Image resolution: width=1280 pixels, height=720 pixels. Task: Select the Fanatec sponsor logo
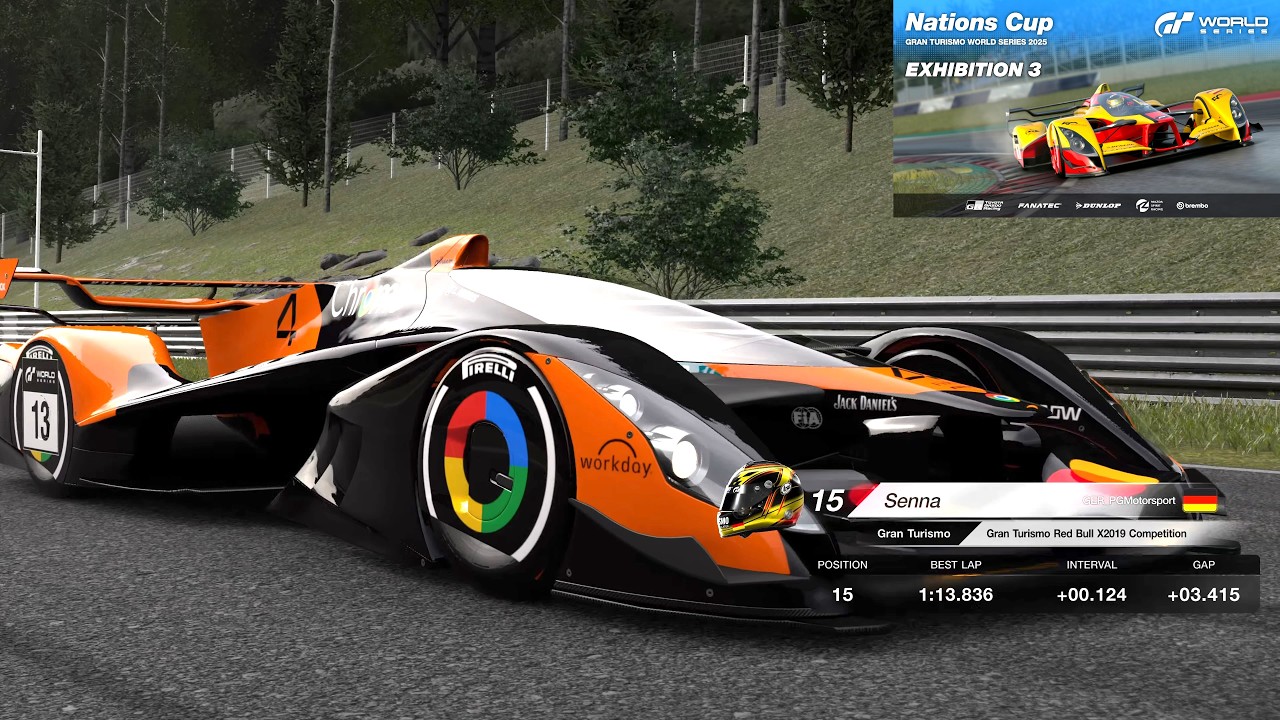pyautogui.click(x=1038, y=205)
